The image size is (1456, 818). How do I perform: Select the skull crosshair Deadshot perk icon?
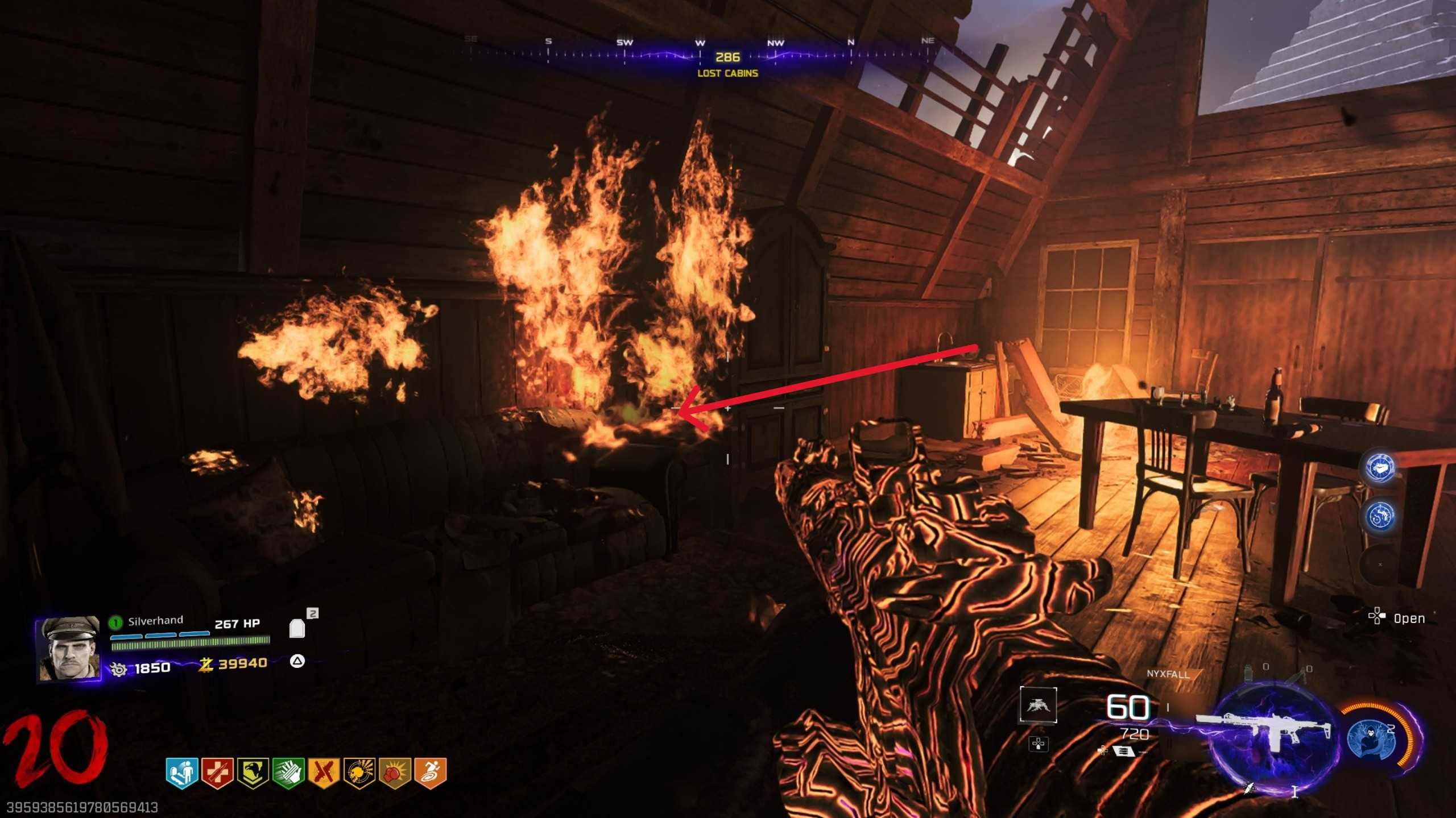click(359, 773)
